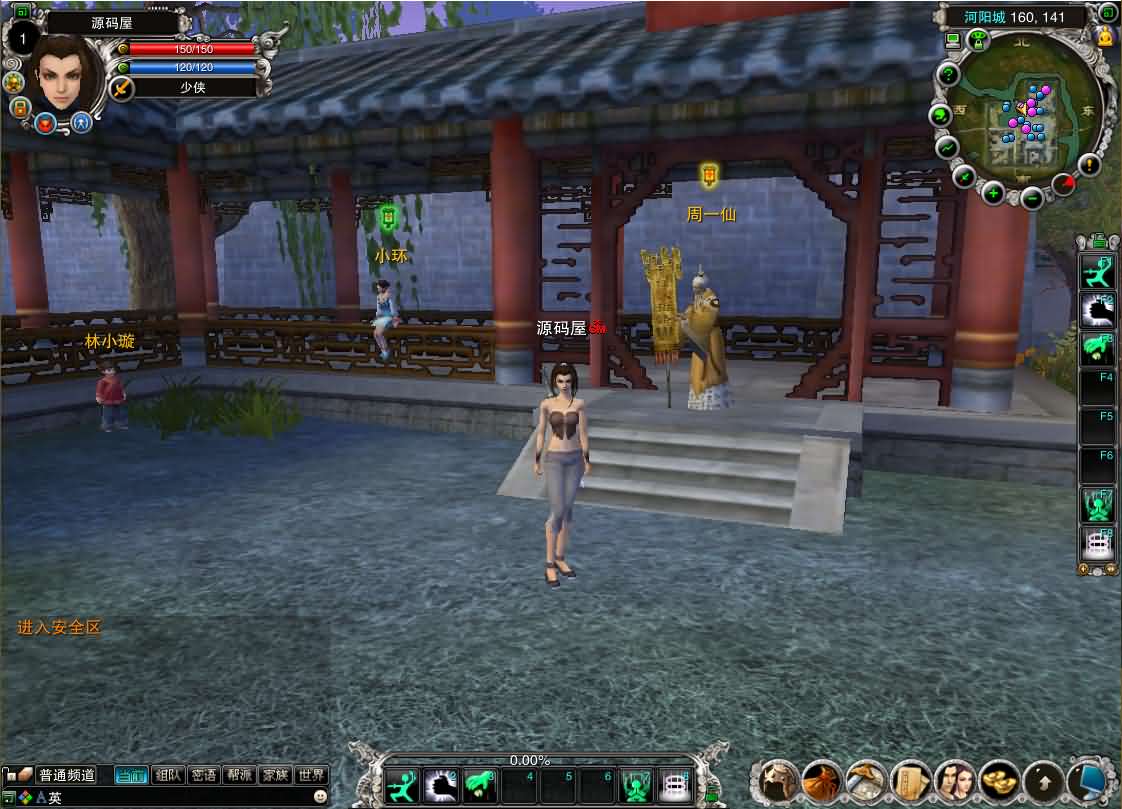The height and width of the screenshot is (809, 1122).
Task: Switch to the 家族 family chat tab
Action: click(274, 775)
